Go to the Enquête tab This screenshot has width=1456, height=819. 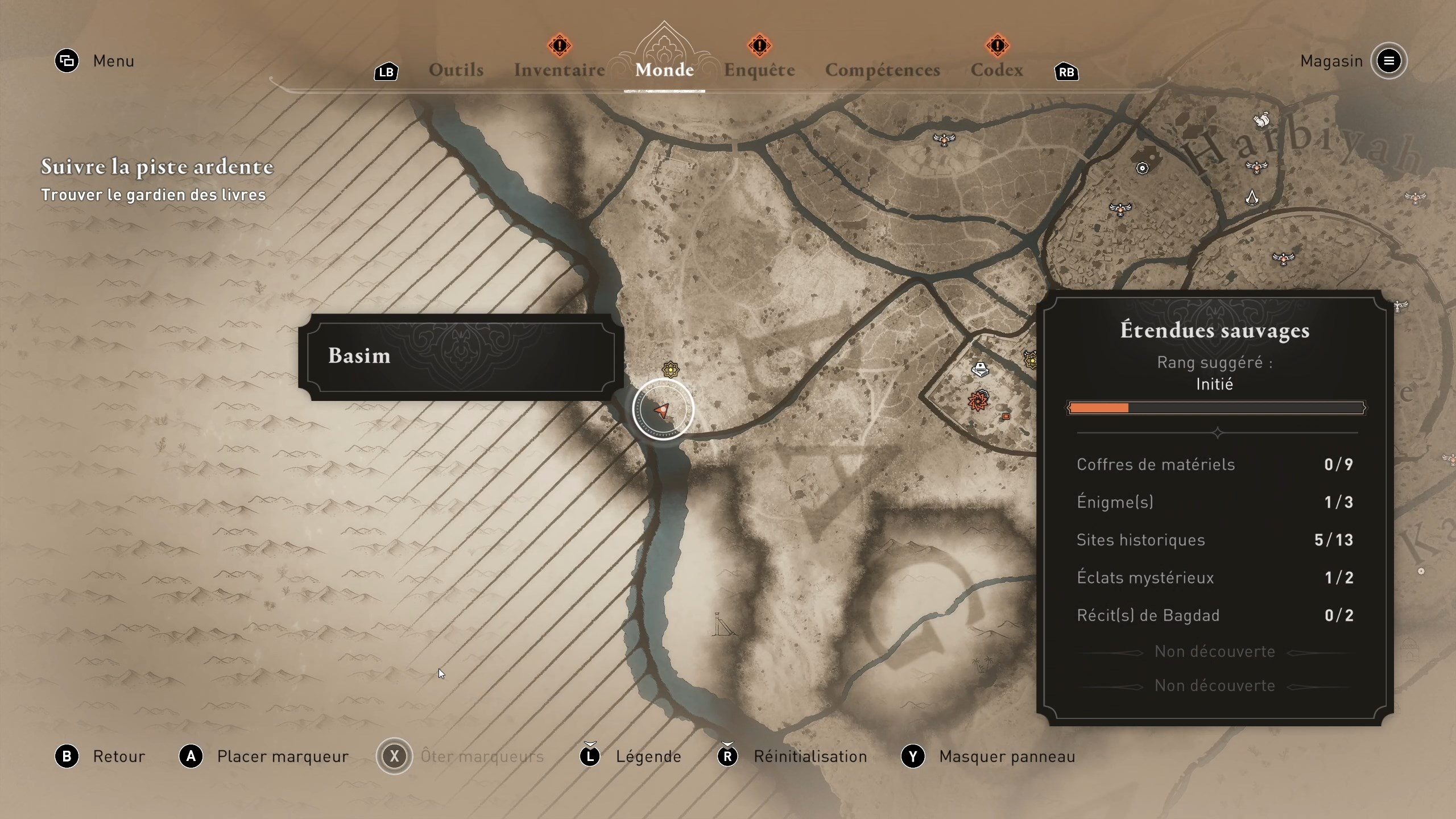point(759,70)
